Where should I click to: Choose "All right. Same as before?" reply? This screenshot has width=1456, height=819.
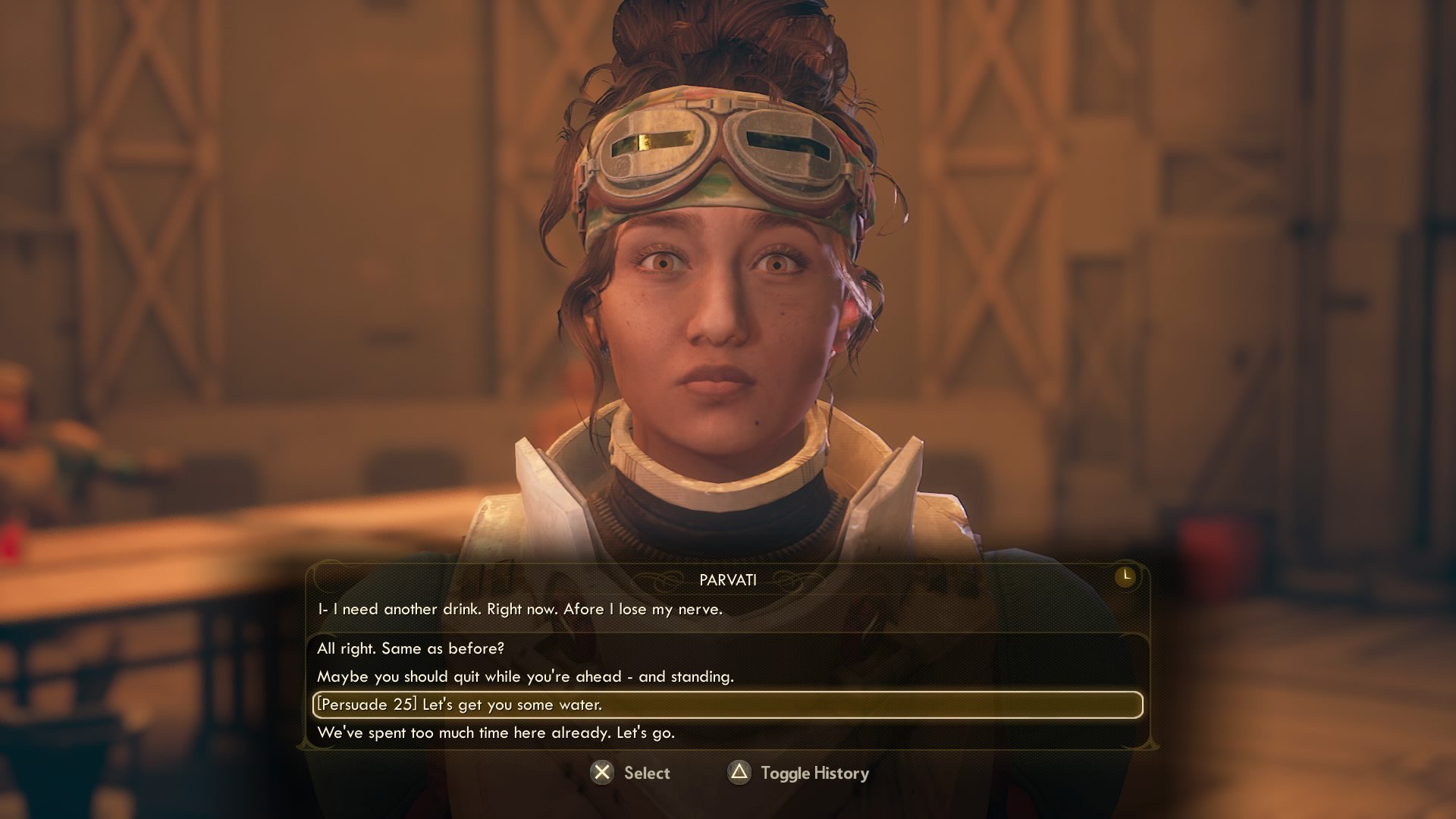(410, 648)
